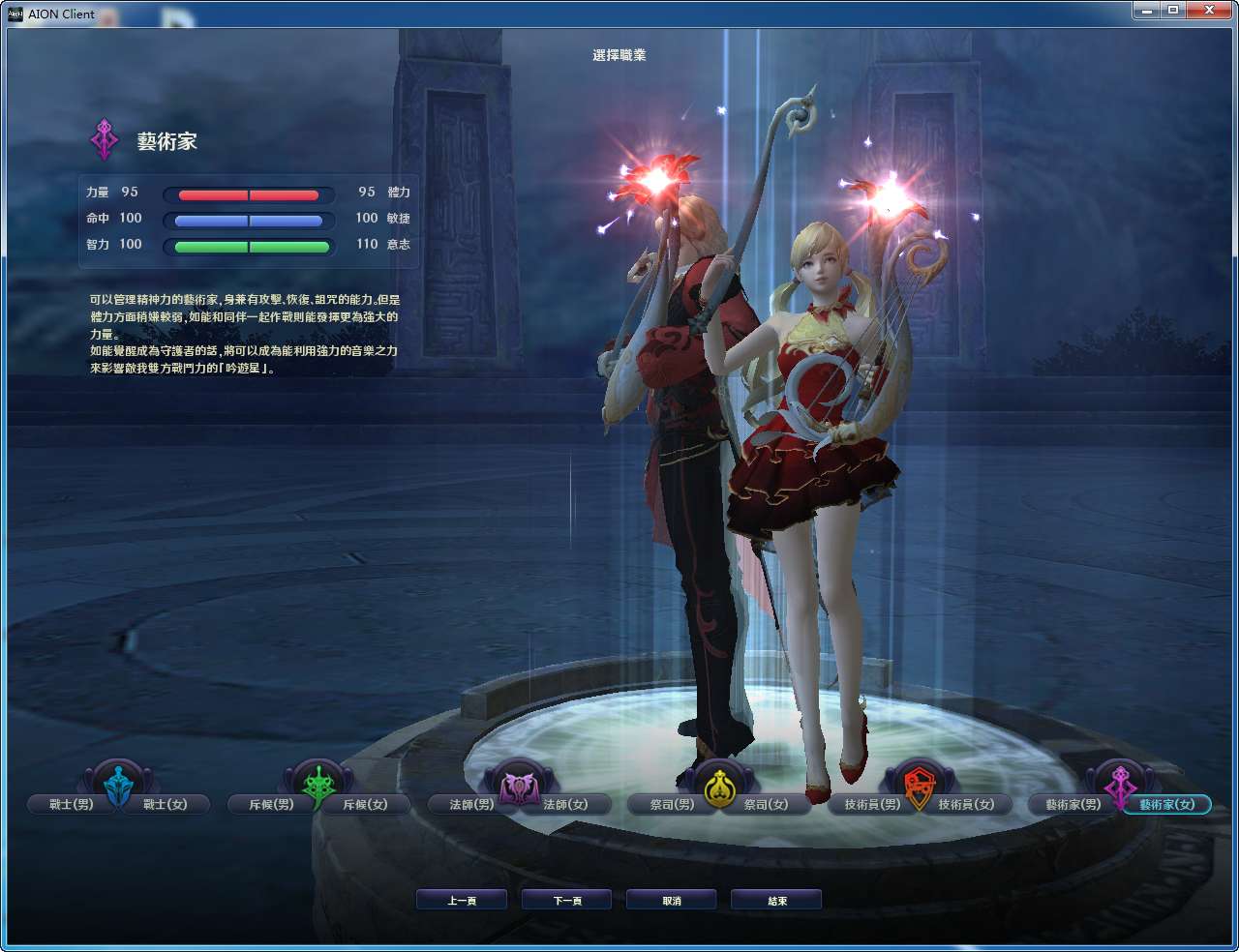The height and width of the screenshot is (952, 1239).
Task: Select the male Artist option 藝術家(男)
Action: click(1072, 804)
